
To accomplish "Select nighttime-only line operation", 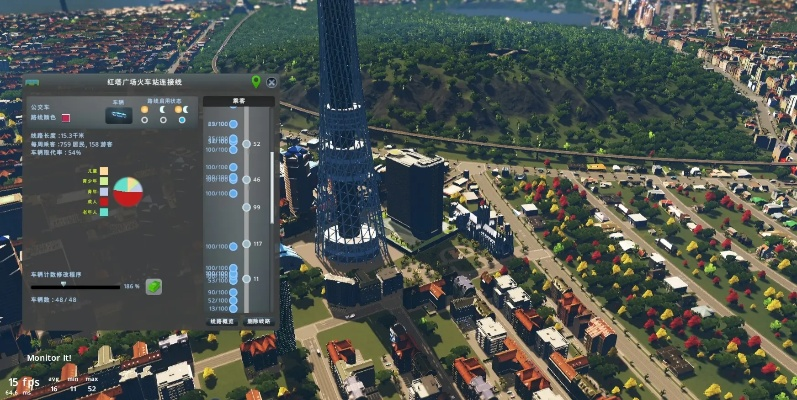I will (x=164, y=120).
